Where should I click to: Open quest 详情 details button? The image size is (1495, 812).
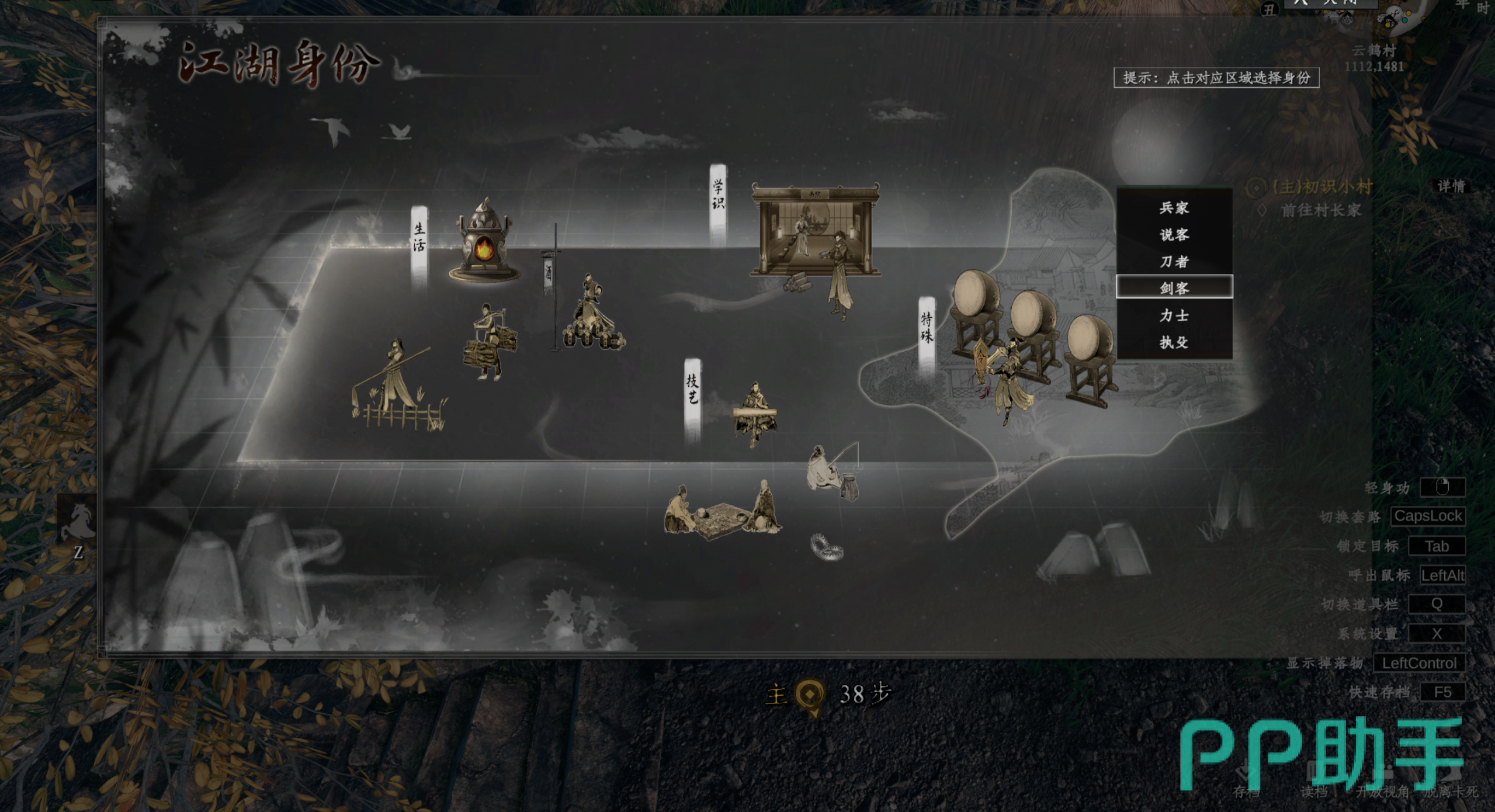click(1451, 186)
